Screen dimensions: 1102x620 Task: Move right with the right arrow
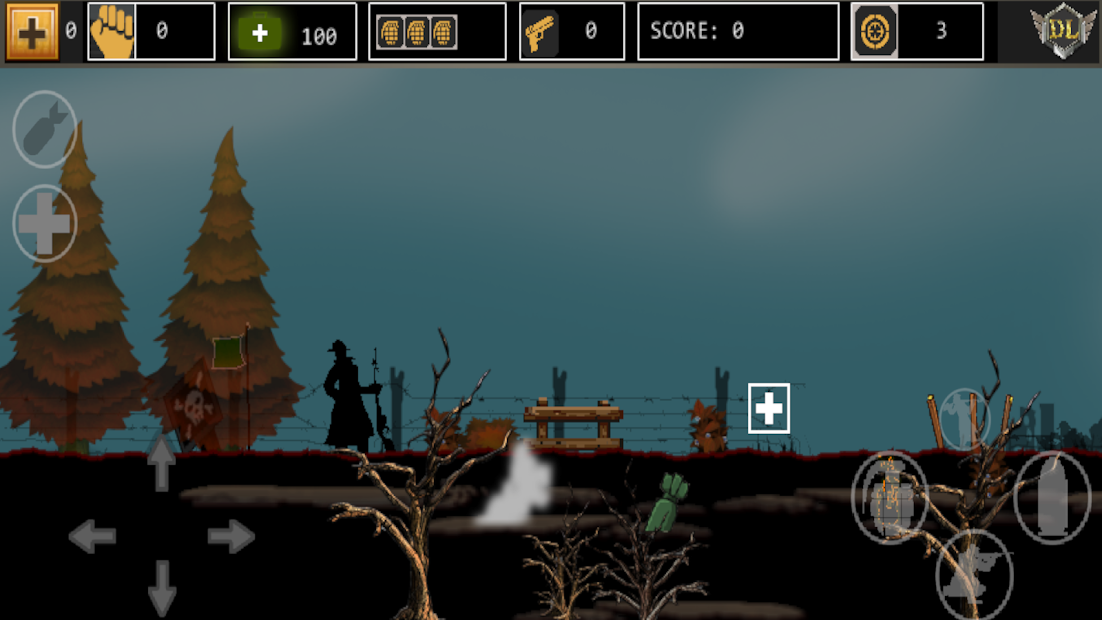(x=231, y=537)
